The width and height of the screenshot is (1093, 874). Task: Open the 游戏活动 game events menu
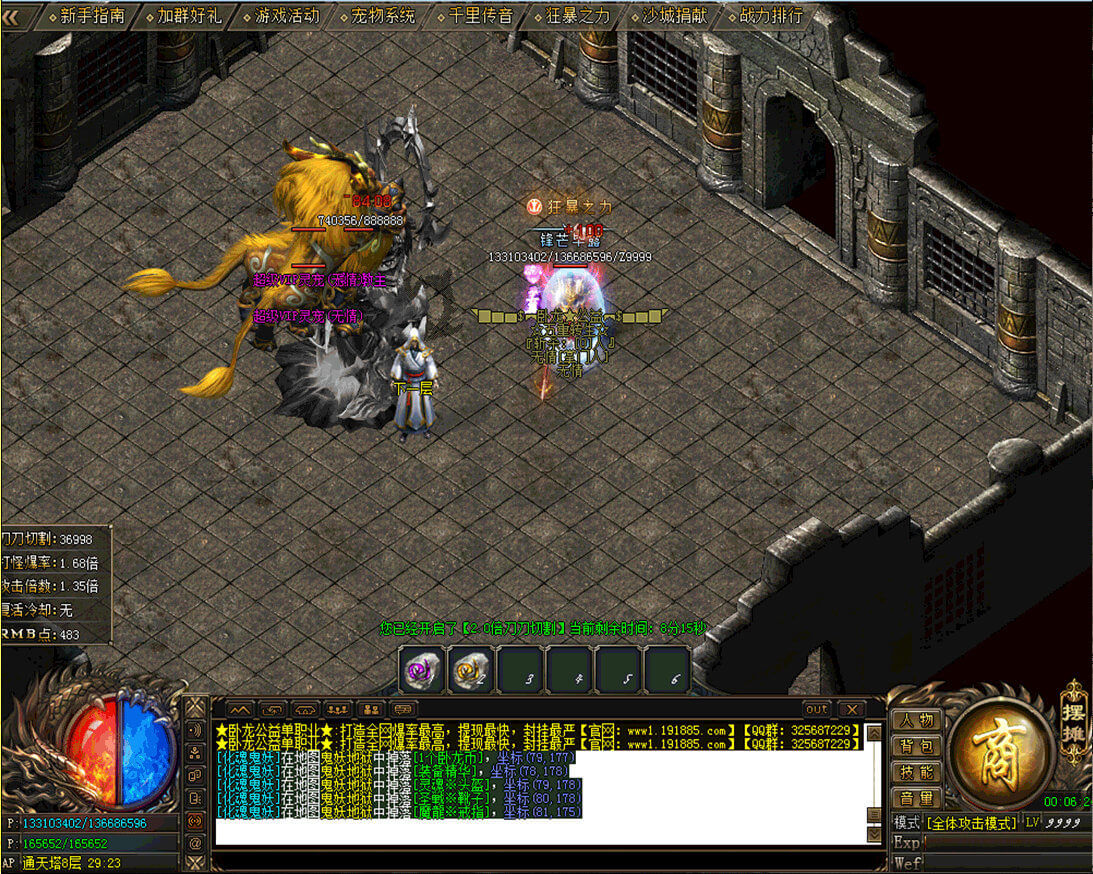[x=286, y=15]
